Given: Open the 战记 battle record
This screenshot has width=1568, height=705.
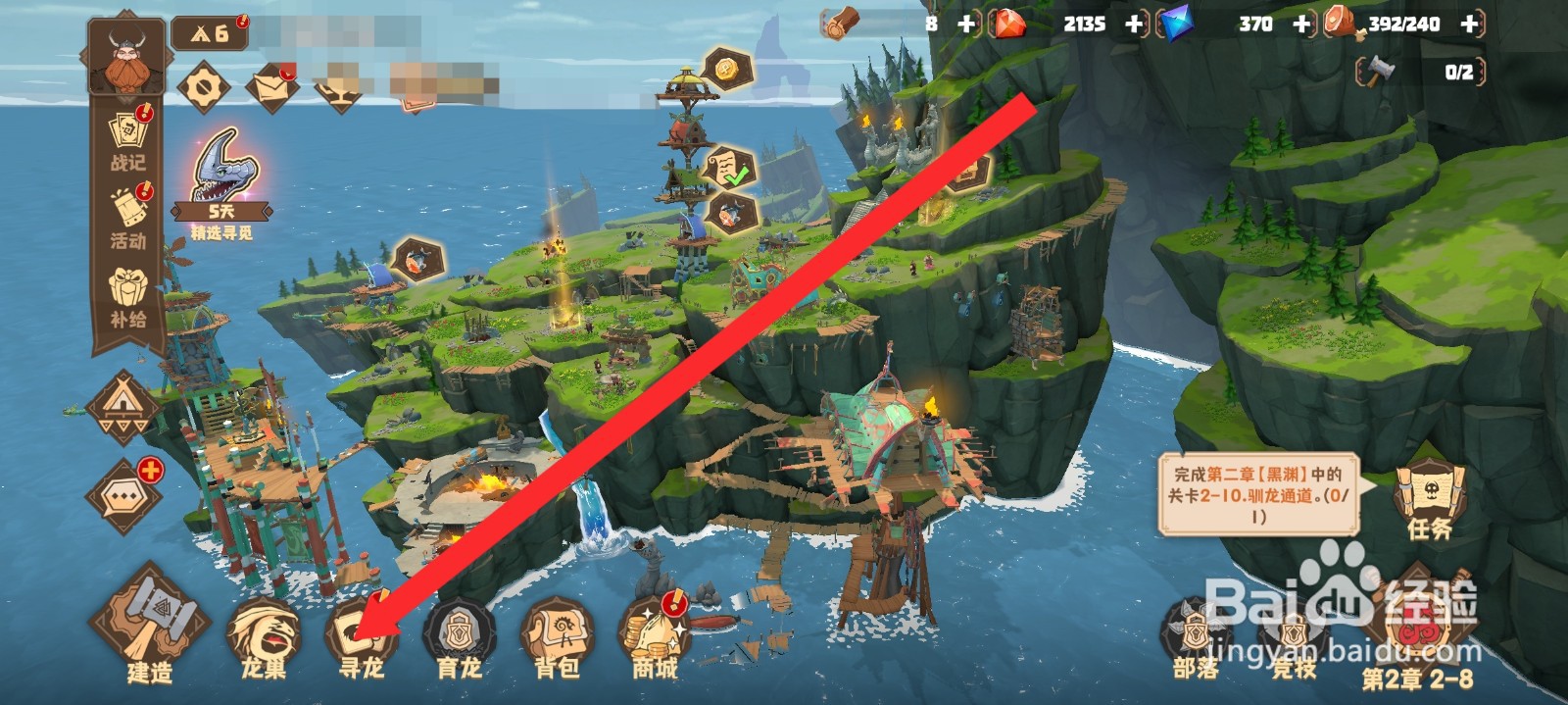Looking at the screenshot, I should tap(128, 140).
